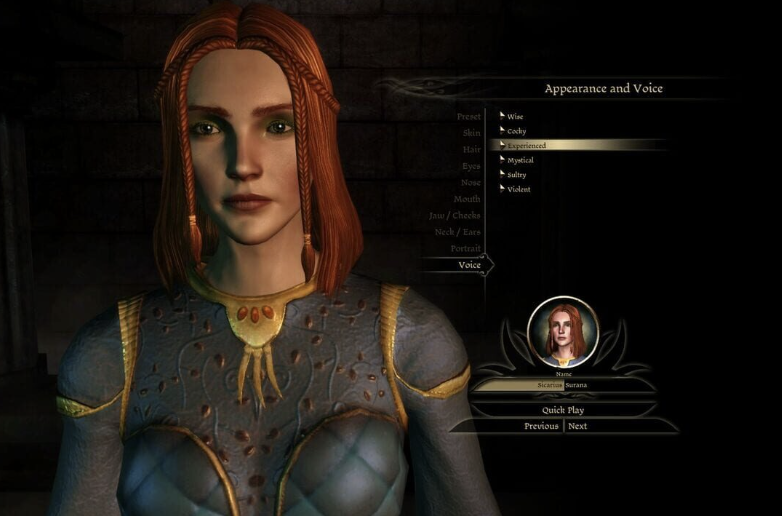Image resolution: width=782 pixels, height=516 pixels.
Task: Open the Portrait category
Action: (465, 248)
